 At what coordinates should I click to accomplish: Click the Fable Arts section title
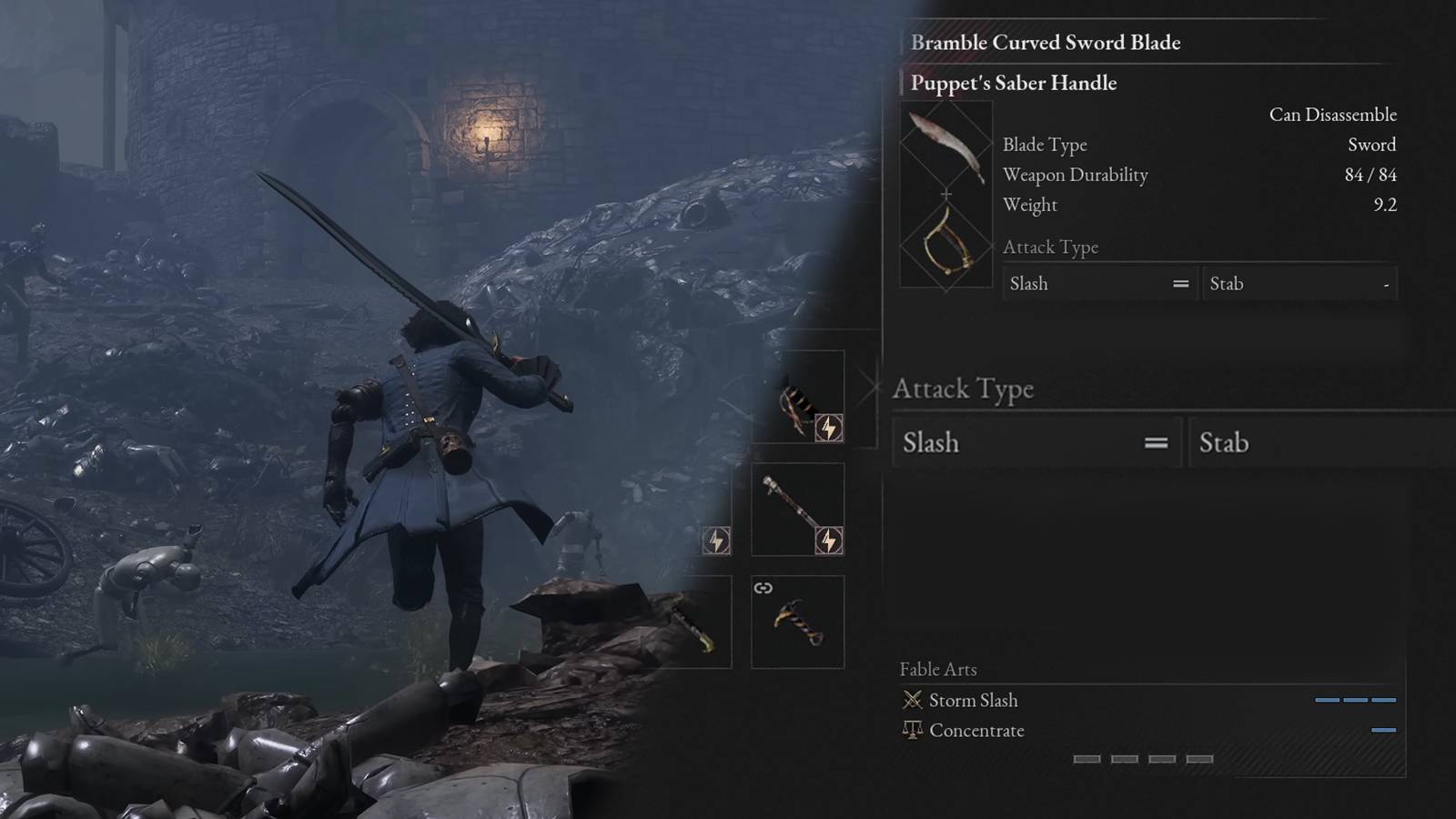pos(939,669)
